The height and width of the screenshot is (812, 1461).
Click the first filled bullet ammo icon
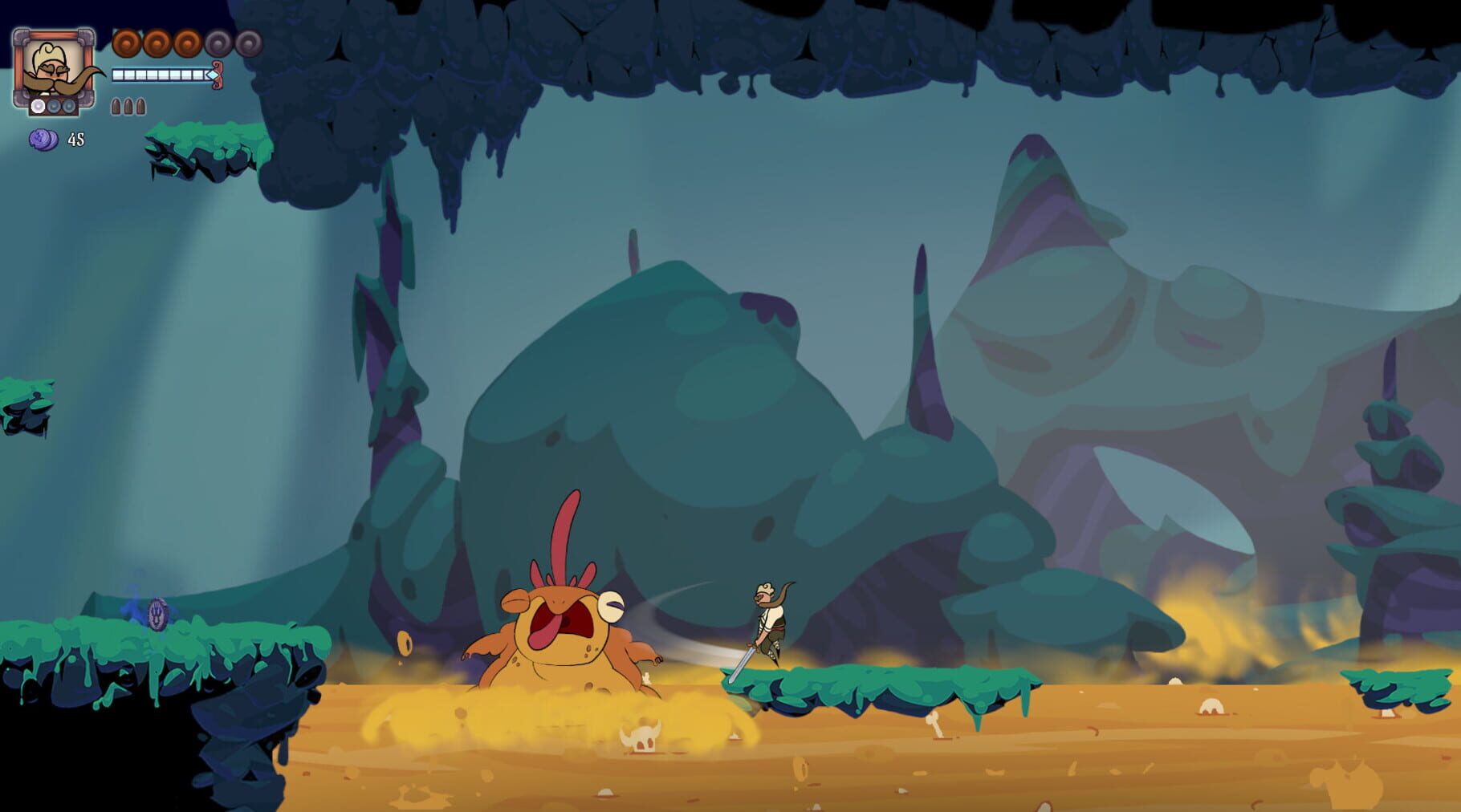(x=116, y=105)
